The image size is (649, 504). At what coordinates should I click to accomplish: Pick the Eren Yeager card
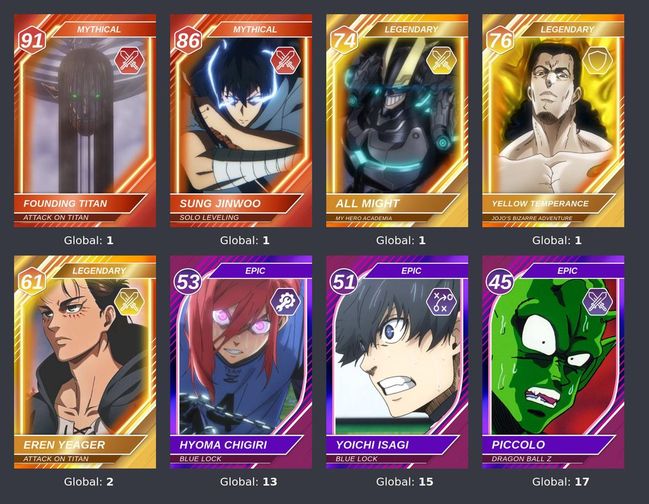click(x=85, y=362)
